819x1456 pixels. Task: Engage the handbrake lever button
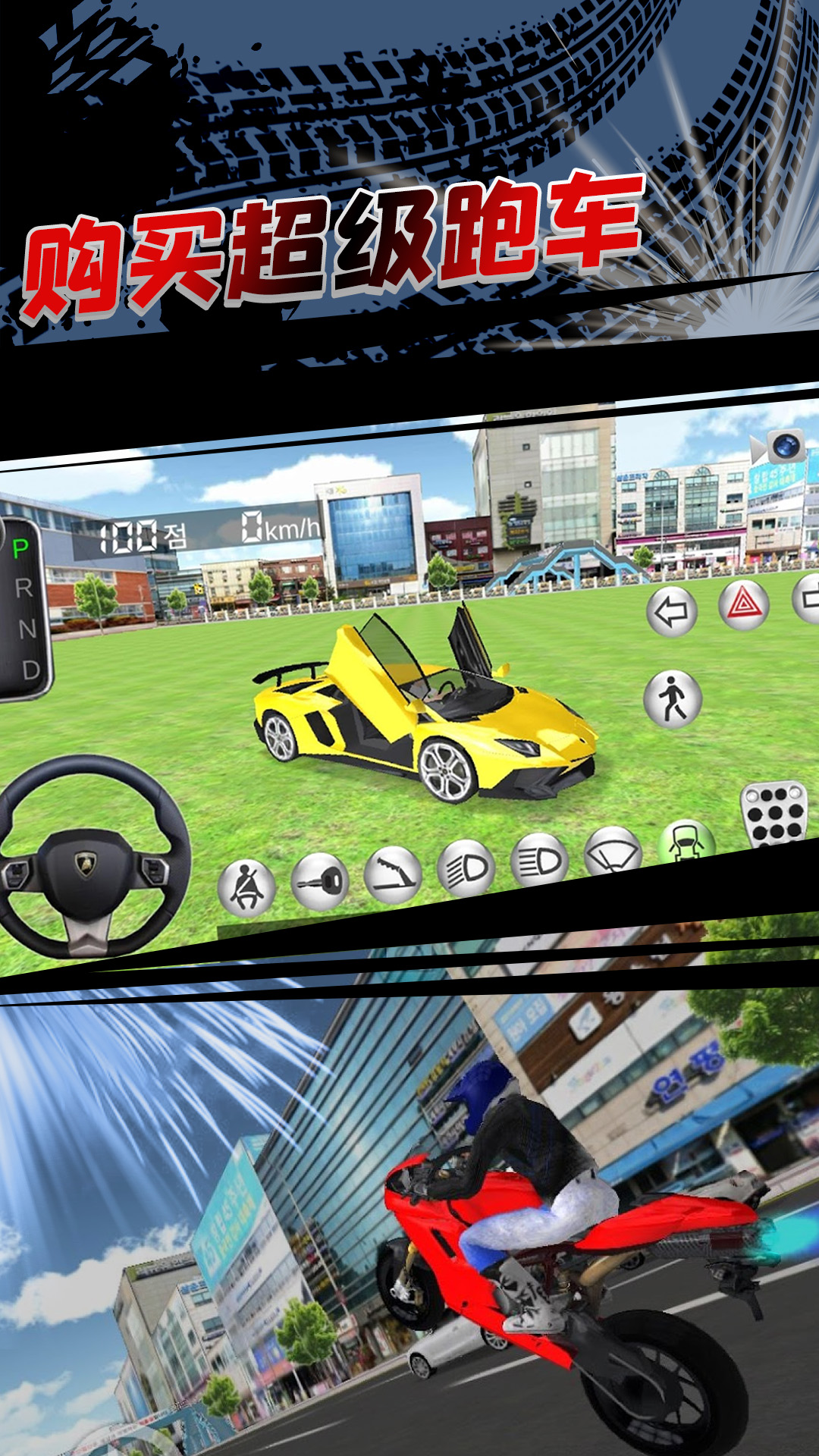point(392,874)
